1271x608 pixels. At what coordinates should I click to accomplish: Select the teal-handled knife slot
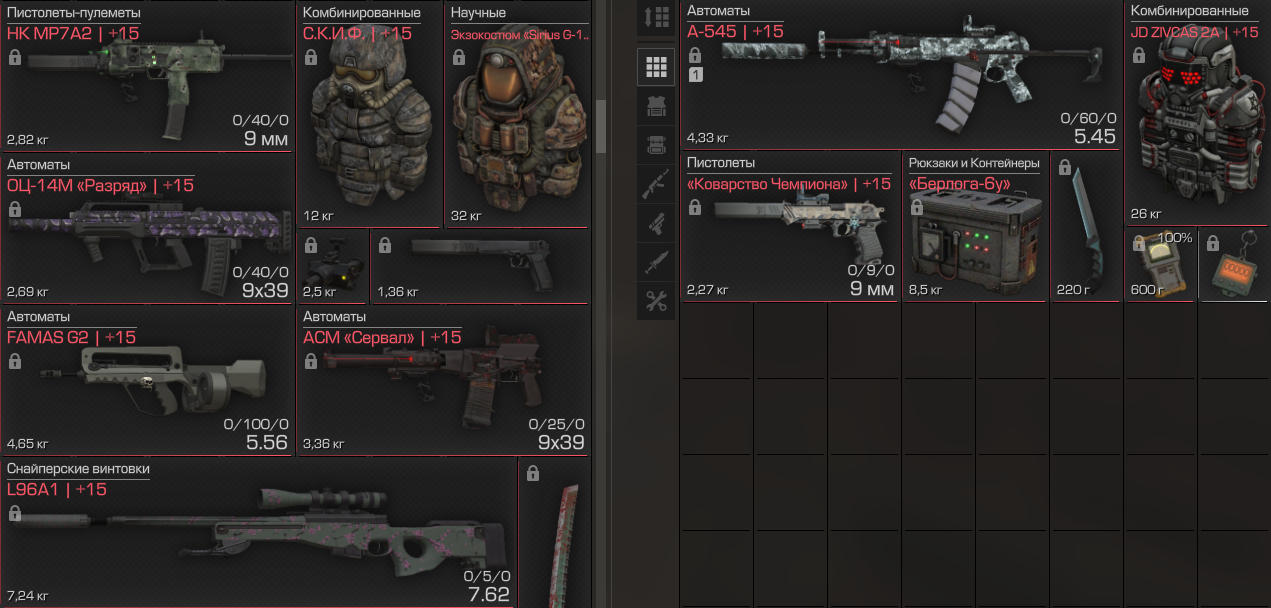[x=1086, y=230]
